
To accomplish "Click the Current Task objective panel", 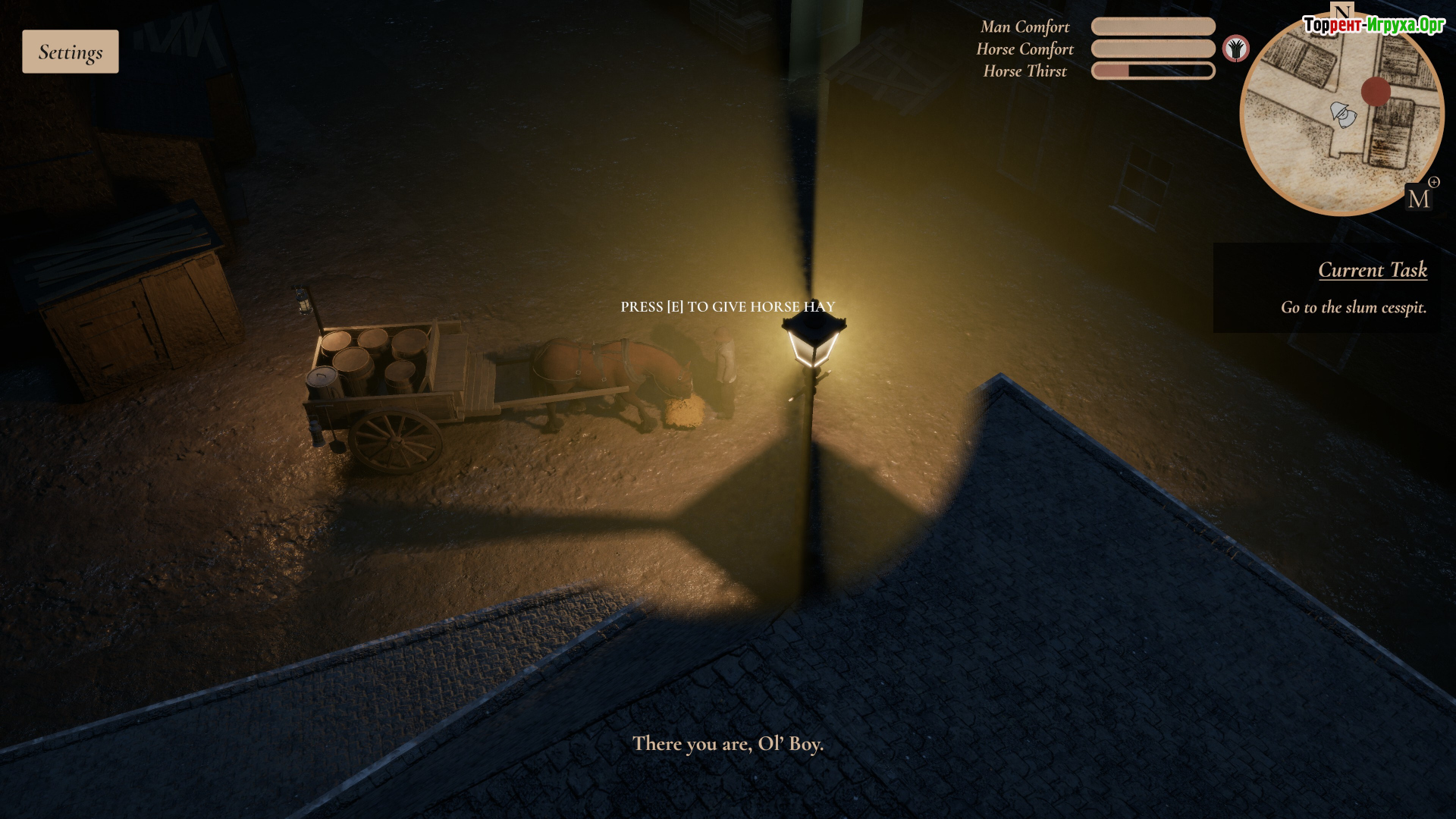I will tap(1327, 288).
